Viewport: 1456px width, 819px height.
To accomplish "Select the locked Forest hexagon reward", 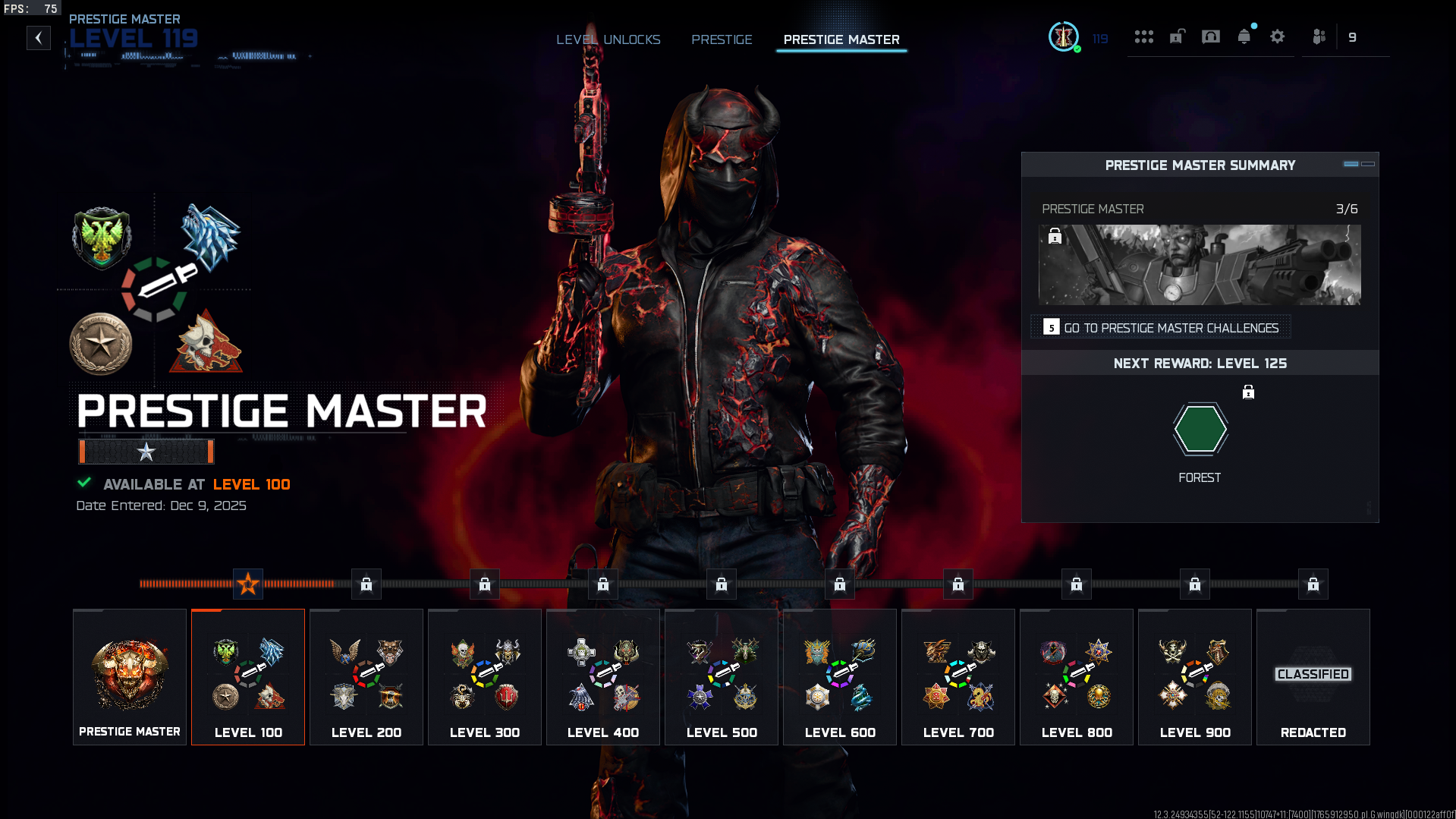I will pyautogui.click(x=1200, y=430).
